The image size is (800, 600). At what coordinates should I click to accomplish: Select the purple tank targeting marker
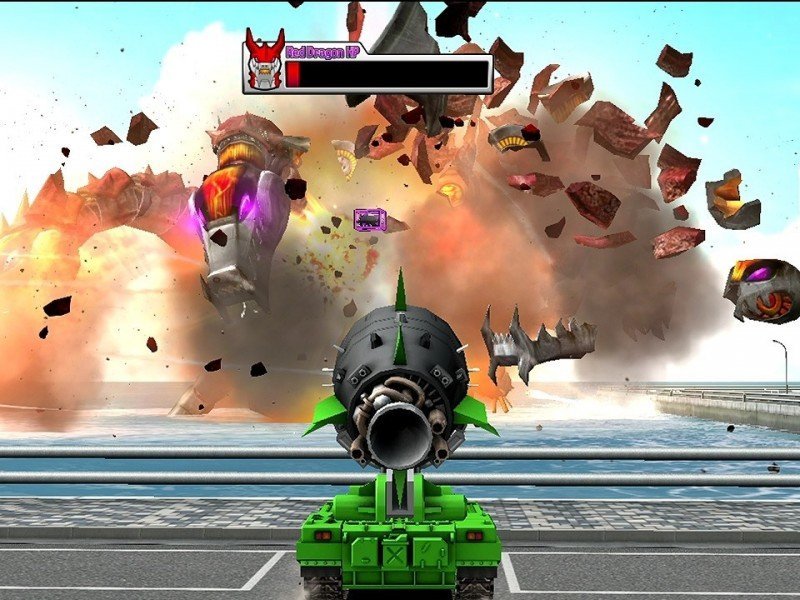[x=367, y=219]
